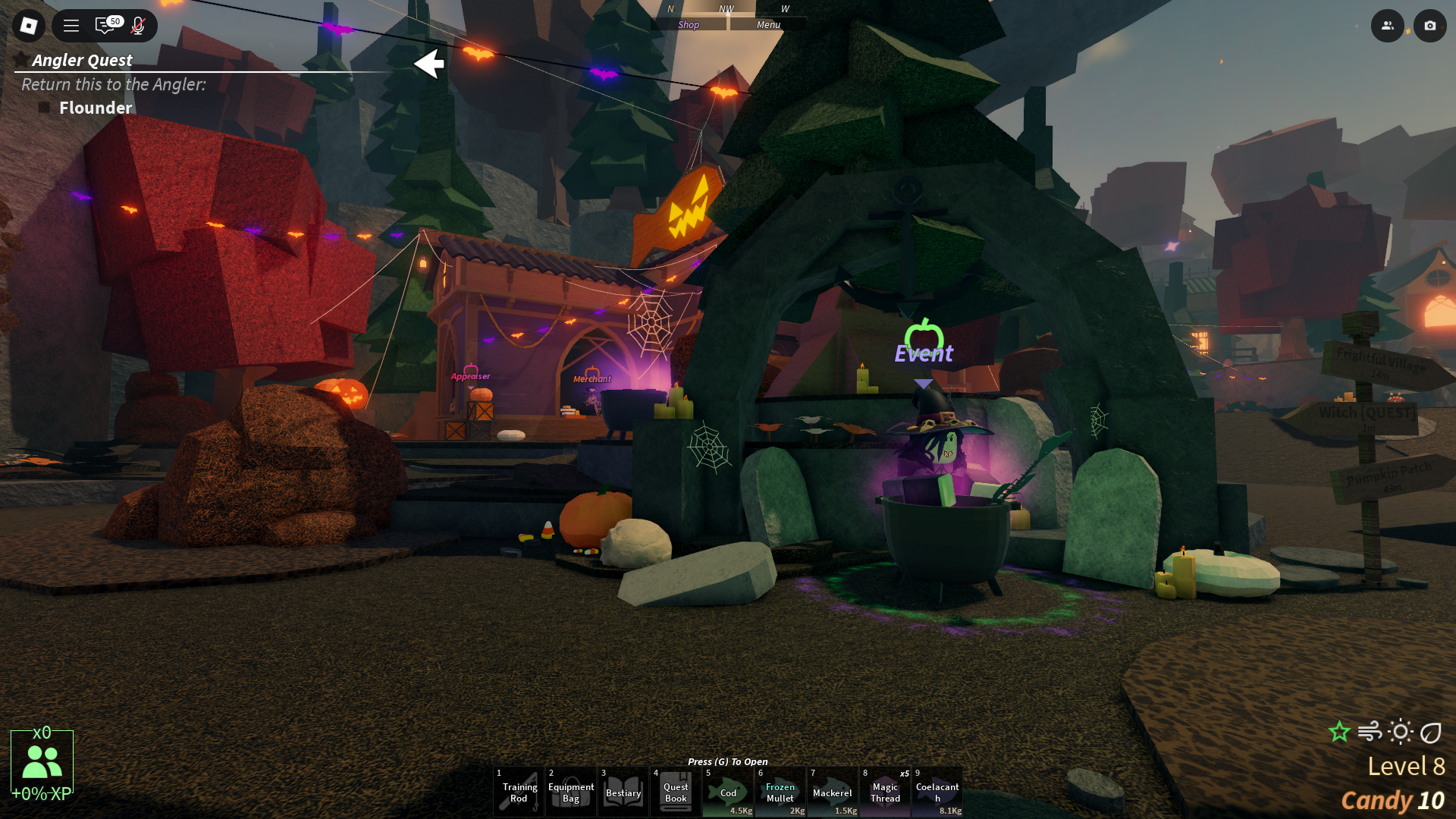Open the Equipment Bag slot
Viewport: 1456px width, 819px height.
pos(571,792)
